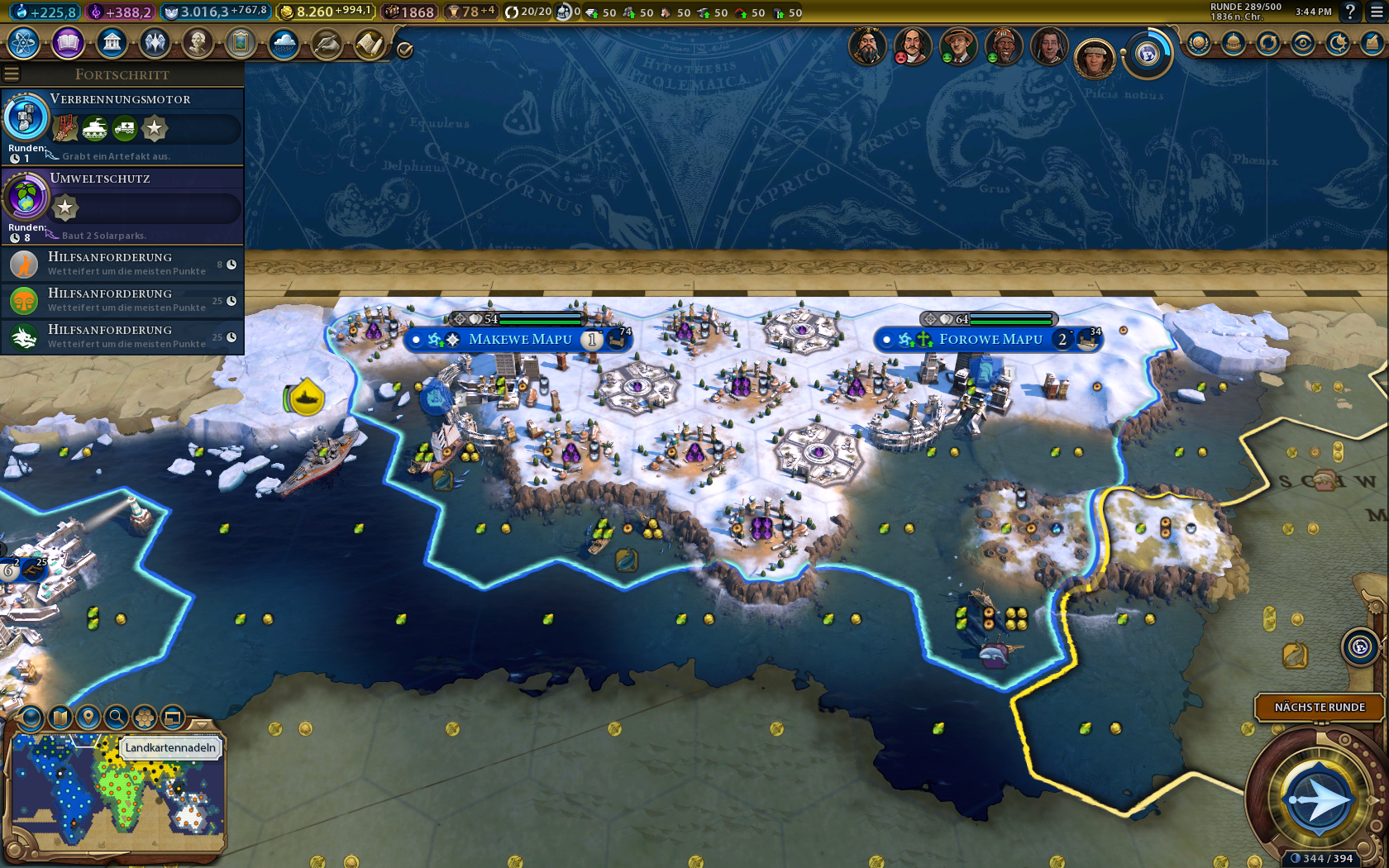Click the Nächste Runde button
This screenshot has width=1389, height=868.
pos(1320,707)
